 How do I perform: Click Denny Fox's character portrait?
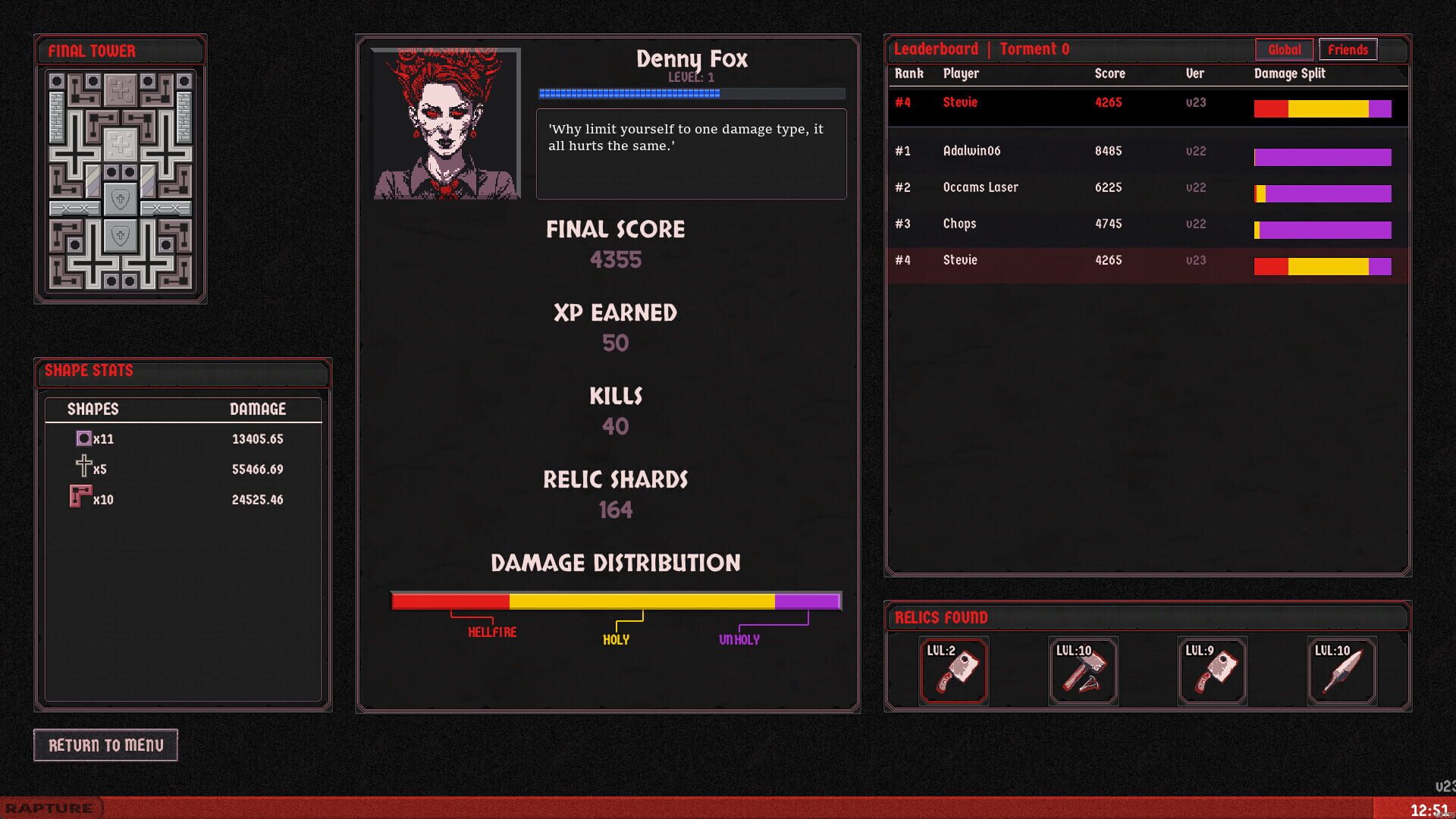(444, 123)
